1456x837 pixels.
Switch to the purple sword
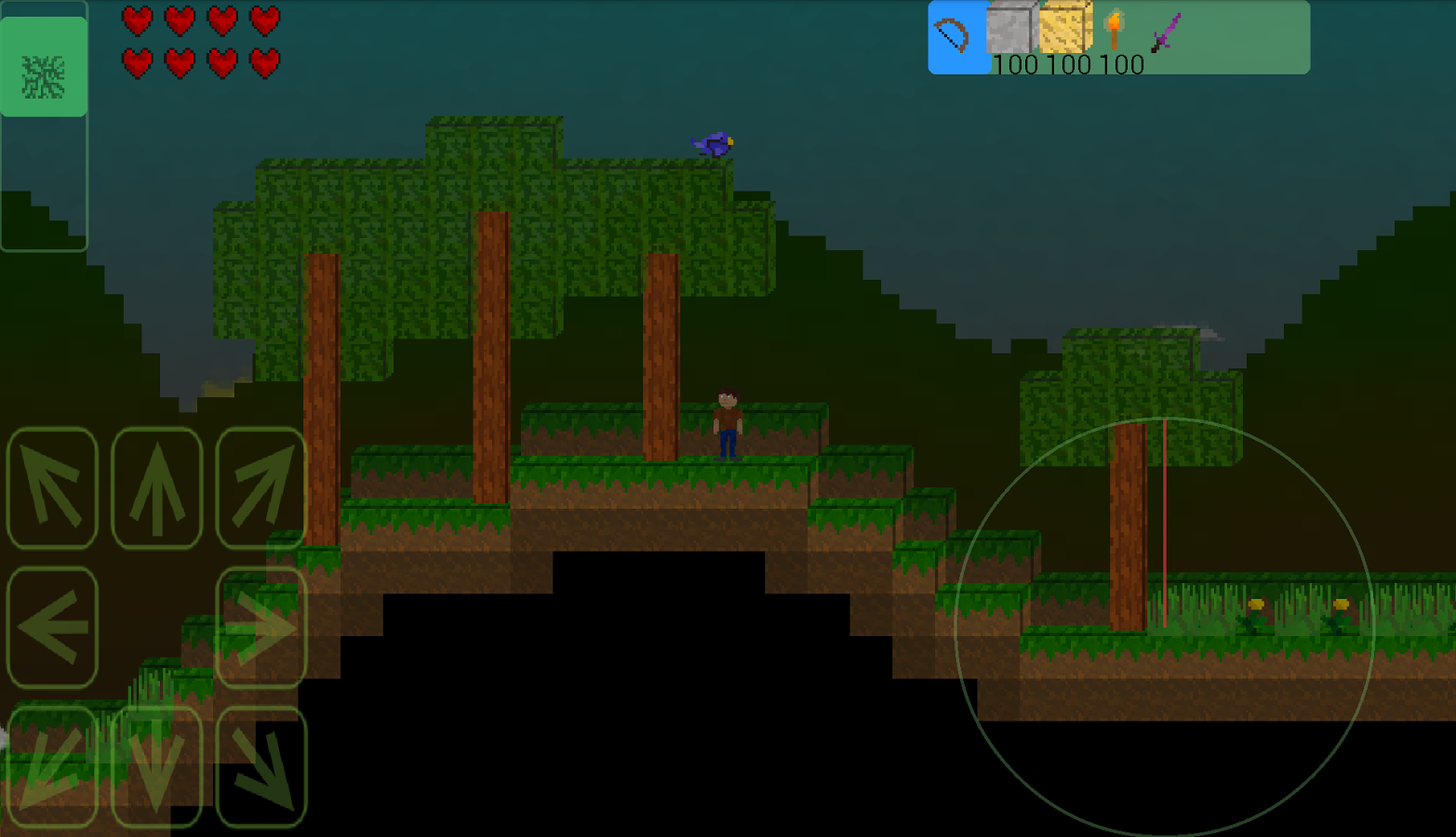1166,33
